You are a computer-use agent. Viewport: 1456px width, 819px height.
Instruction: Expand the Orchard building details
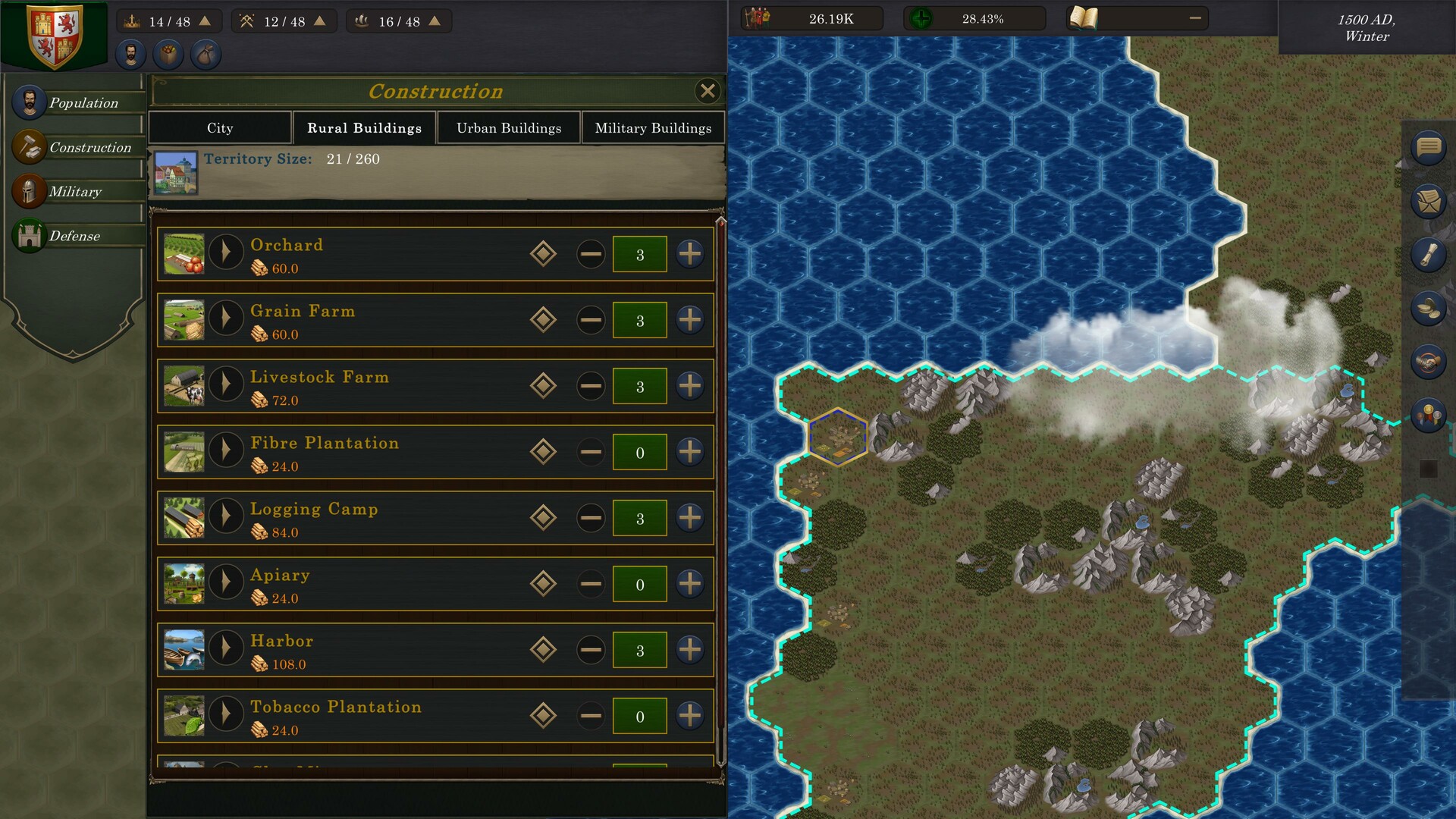[225, 253]
